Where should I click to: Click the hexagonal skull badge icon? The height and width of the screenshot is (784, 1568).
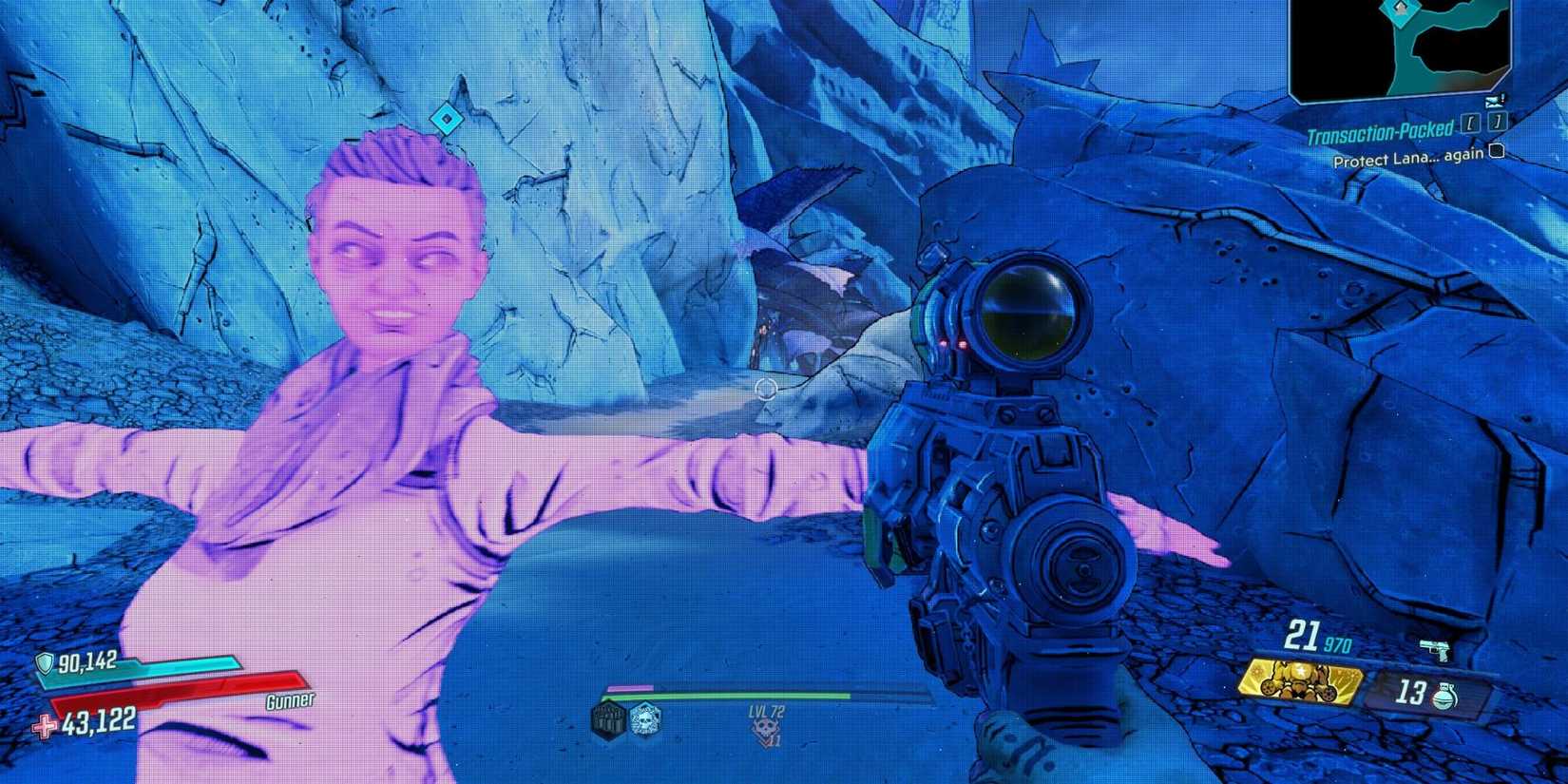point(644,719)
